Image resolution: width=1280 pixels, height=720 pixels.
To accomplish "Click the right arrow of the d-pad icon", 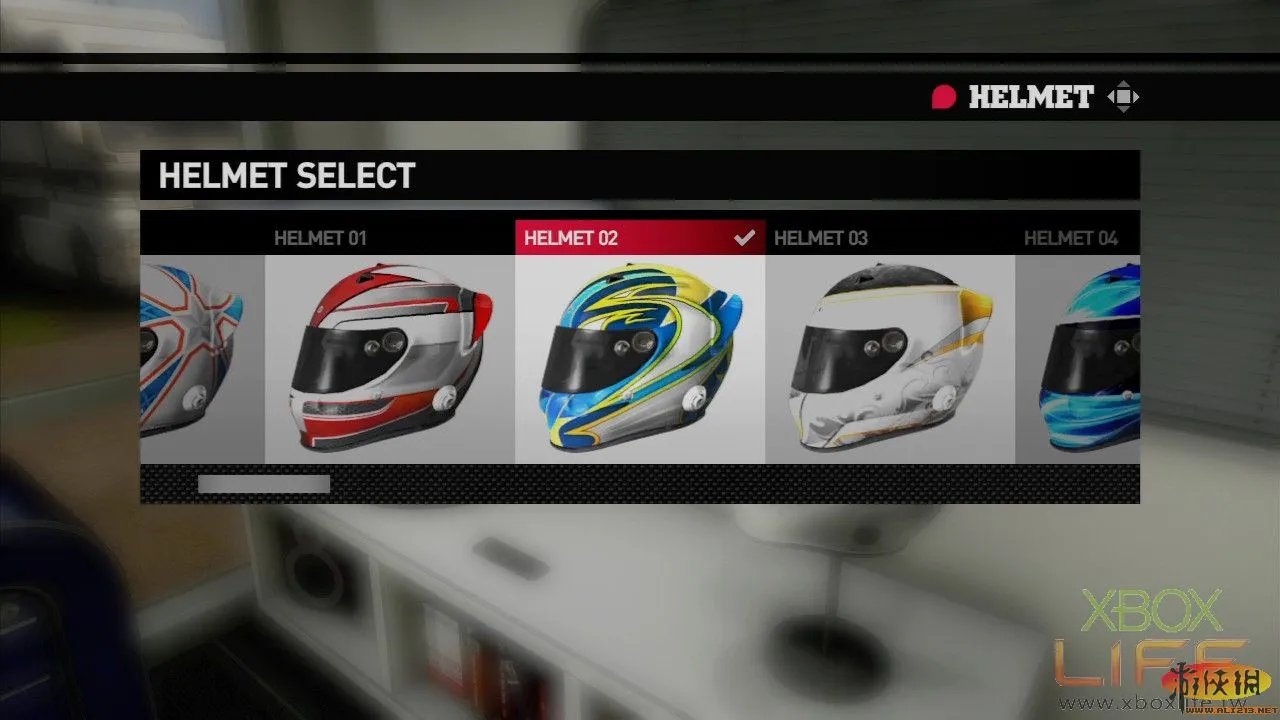I will [1137, 96].
